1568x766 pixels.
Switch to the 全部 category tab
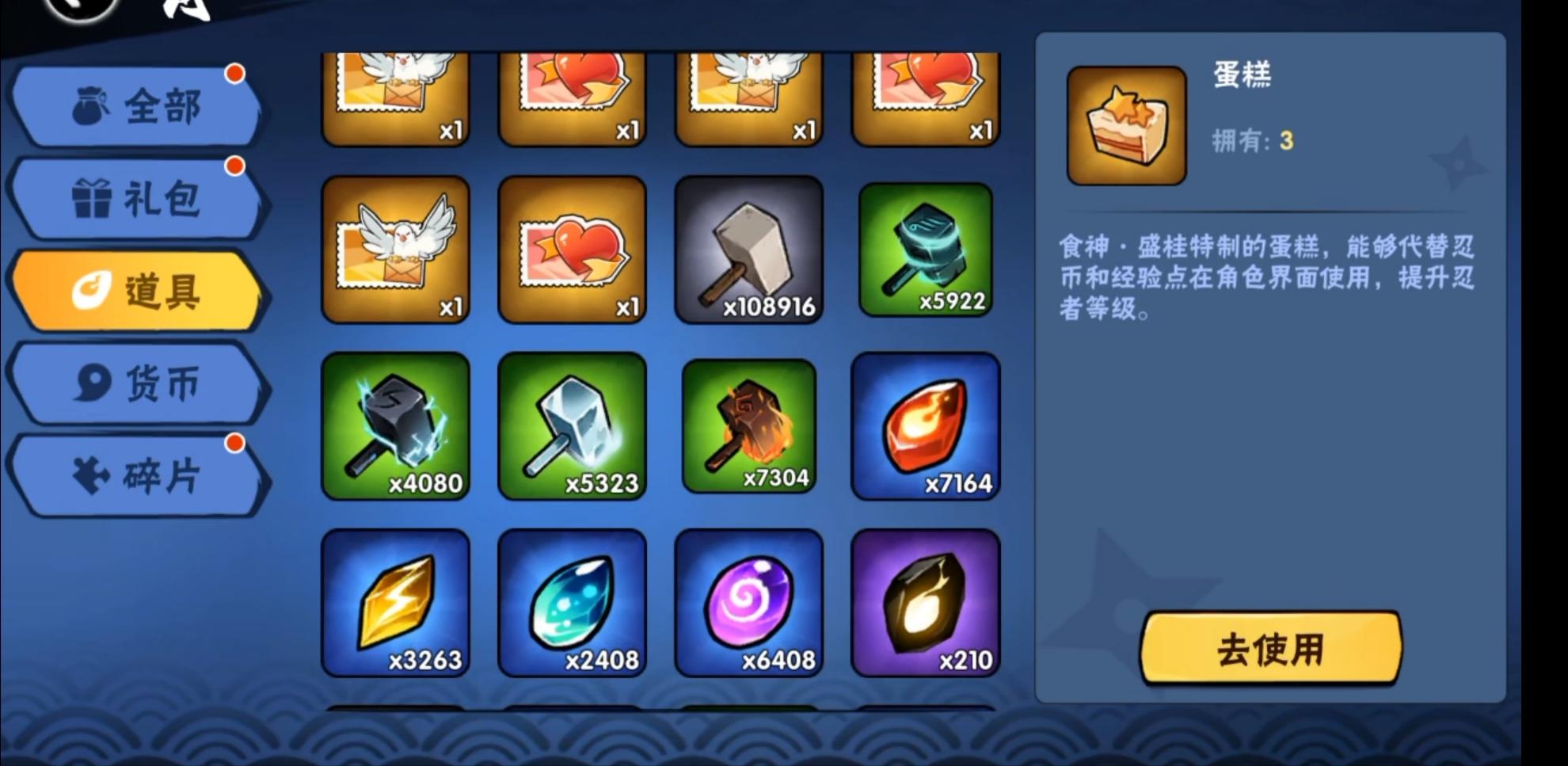pos(139,105)
